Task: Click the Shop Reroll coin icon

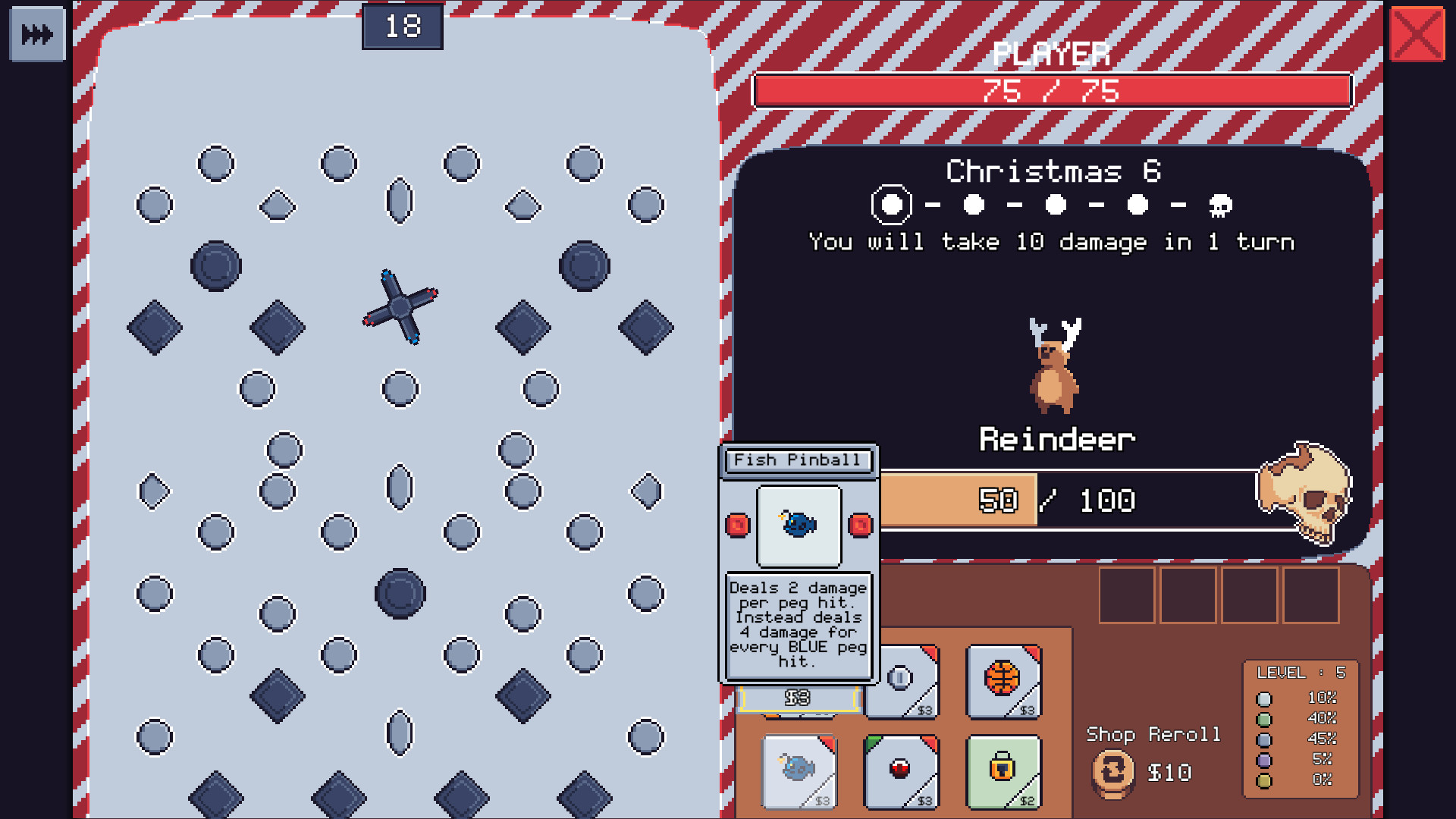Action: point(1112,773)
